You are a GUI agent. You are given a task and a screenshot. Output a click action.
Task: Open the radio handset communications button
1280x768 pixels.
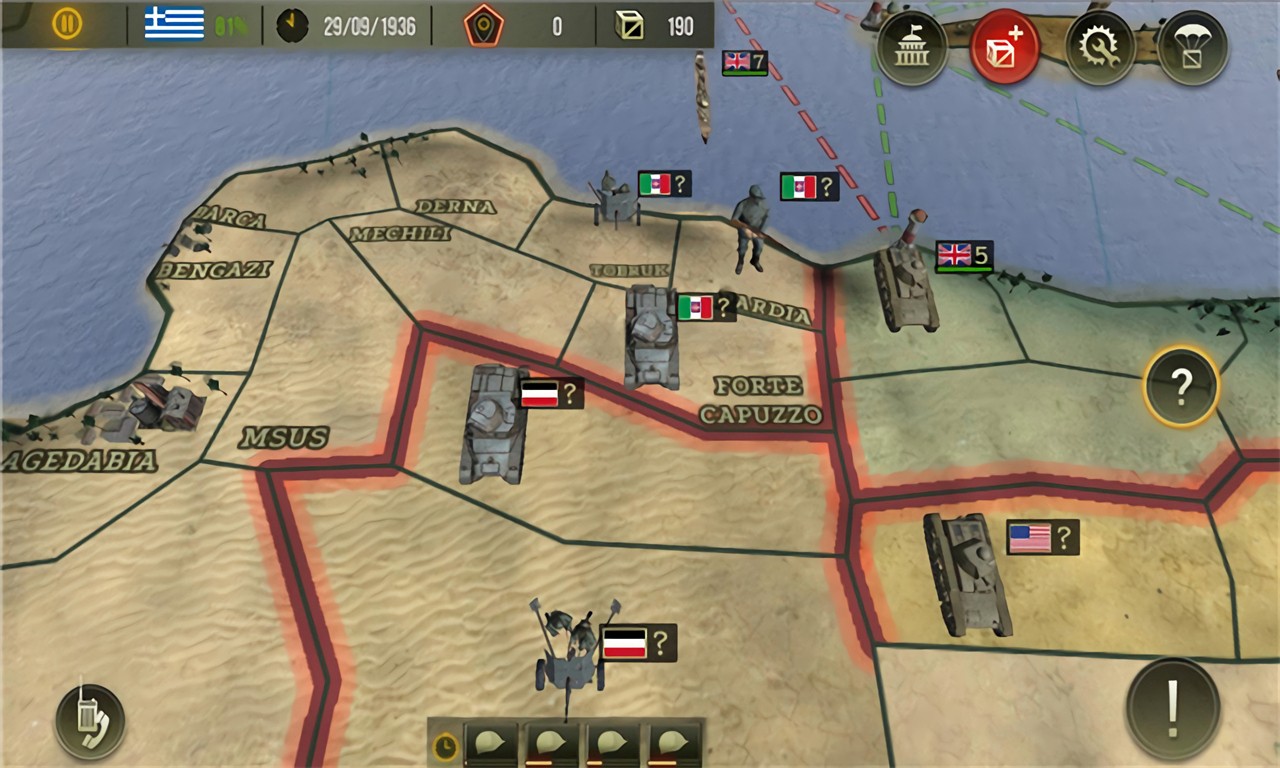coord(90,720)
